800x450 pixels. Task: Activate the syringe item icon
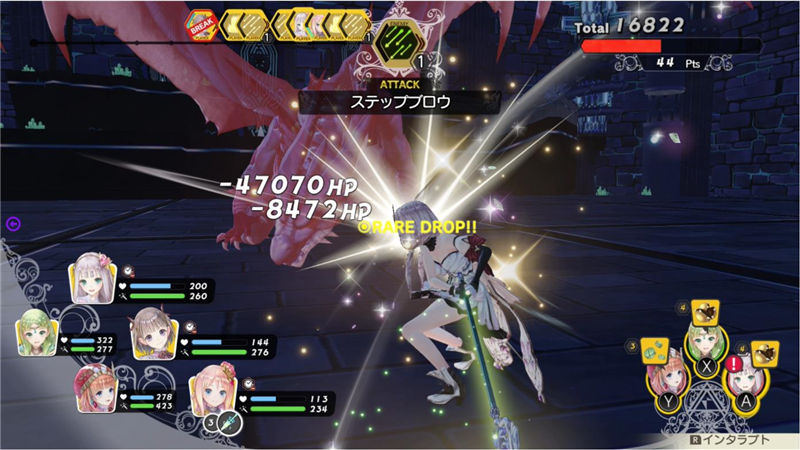(230, 423)
